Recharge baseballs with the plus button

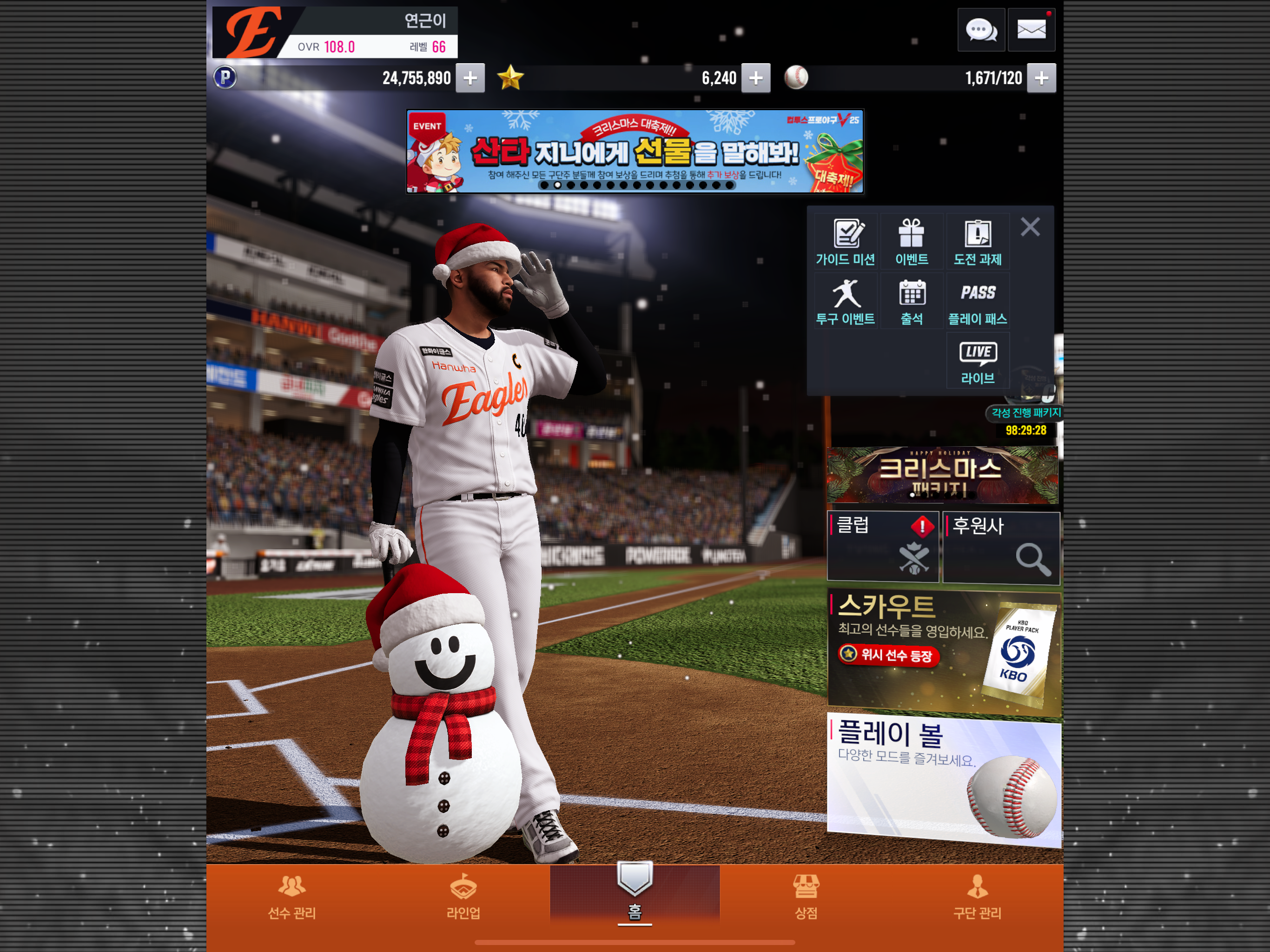pyautogui.click(x=1041, y=78)
